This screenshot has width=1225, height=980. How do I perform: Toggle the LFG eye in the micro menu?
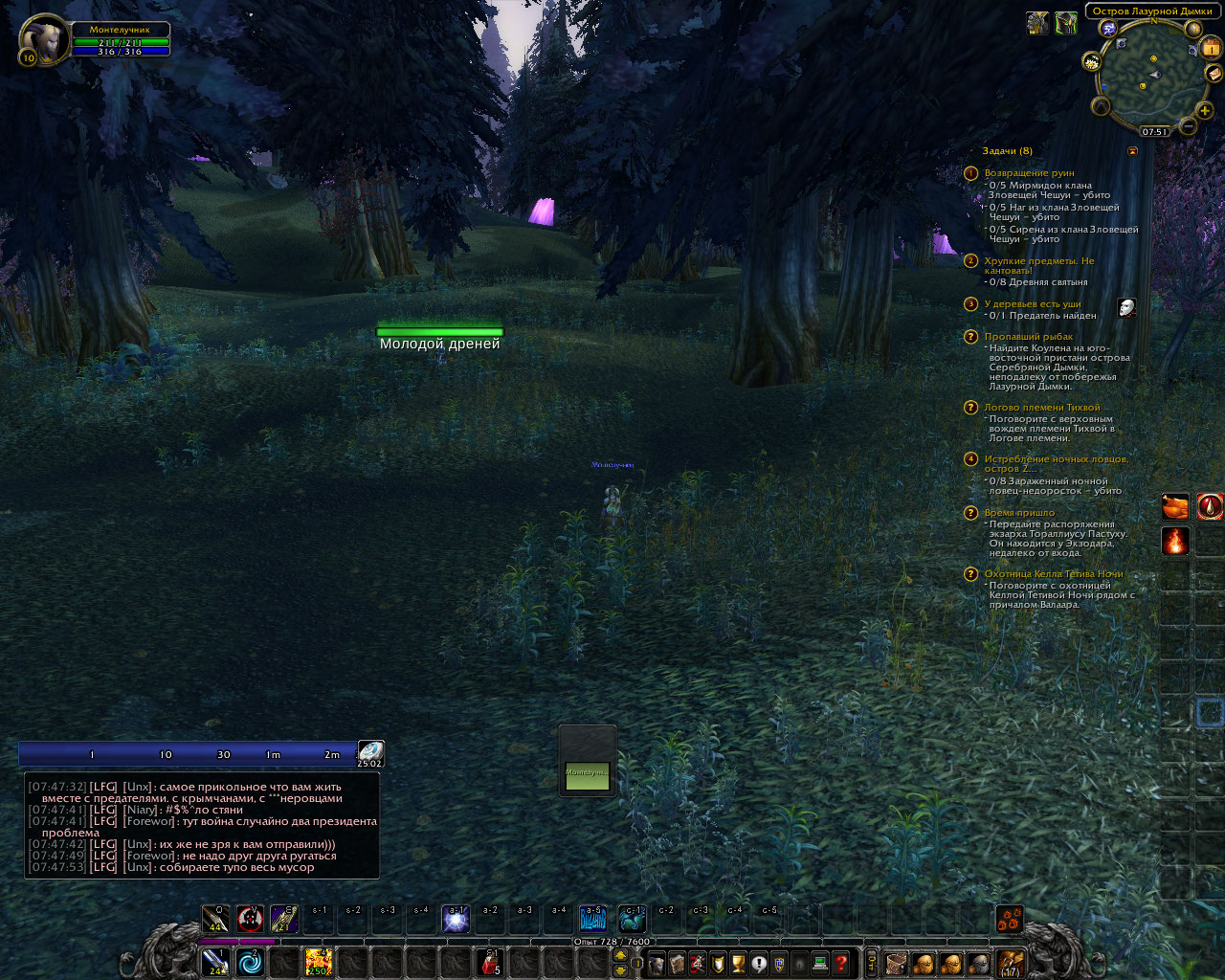(x=797, y=964)
